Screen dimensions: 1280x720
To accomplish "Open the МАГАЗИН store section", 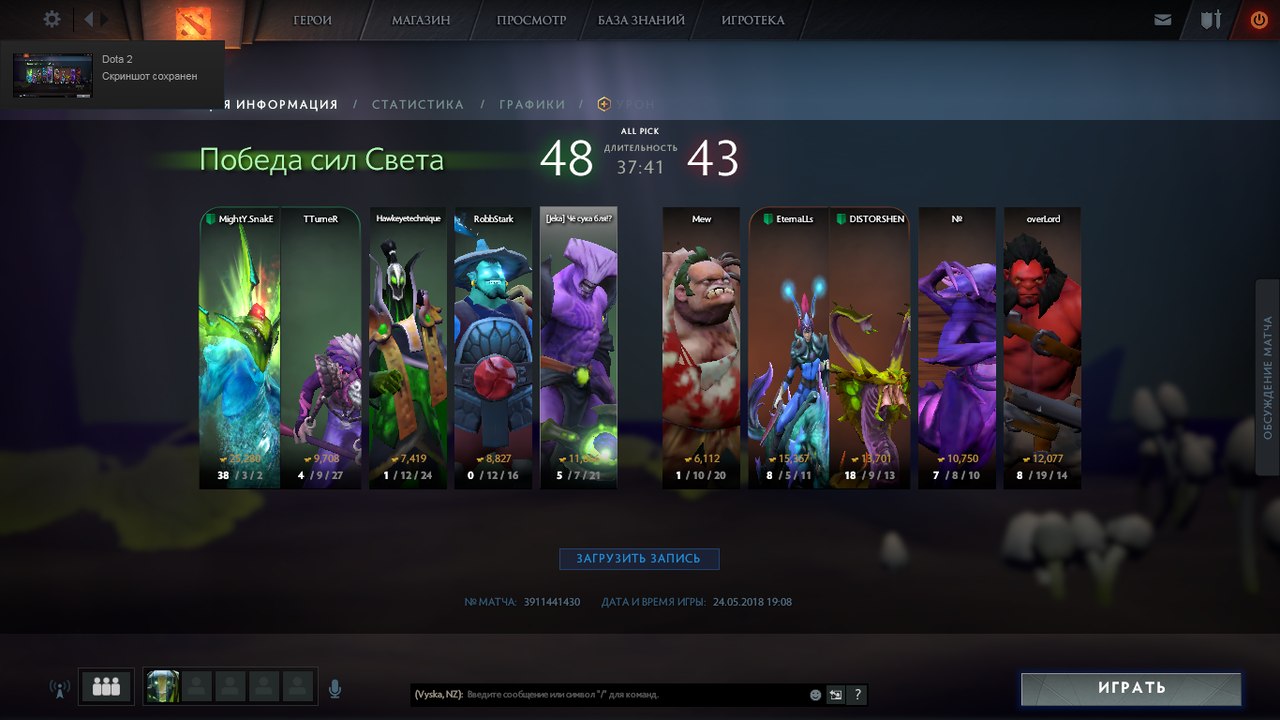I will click(x=421, y=20).
